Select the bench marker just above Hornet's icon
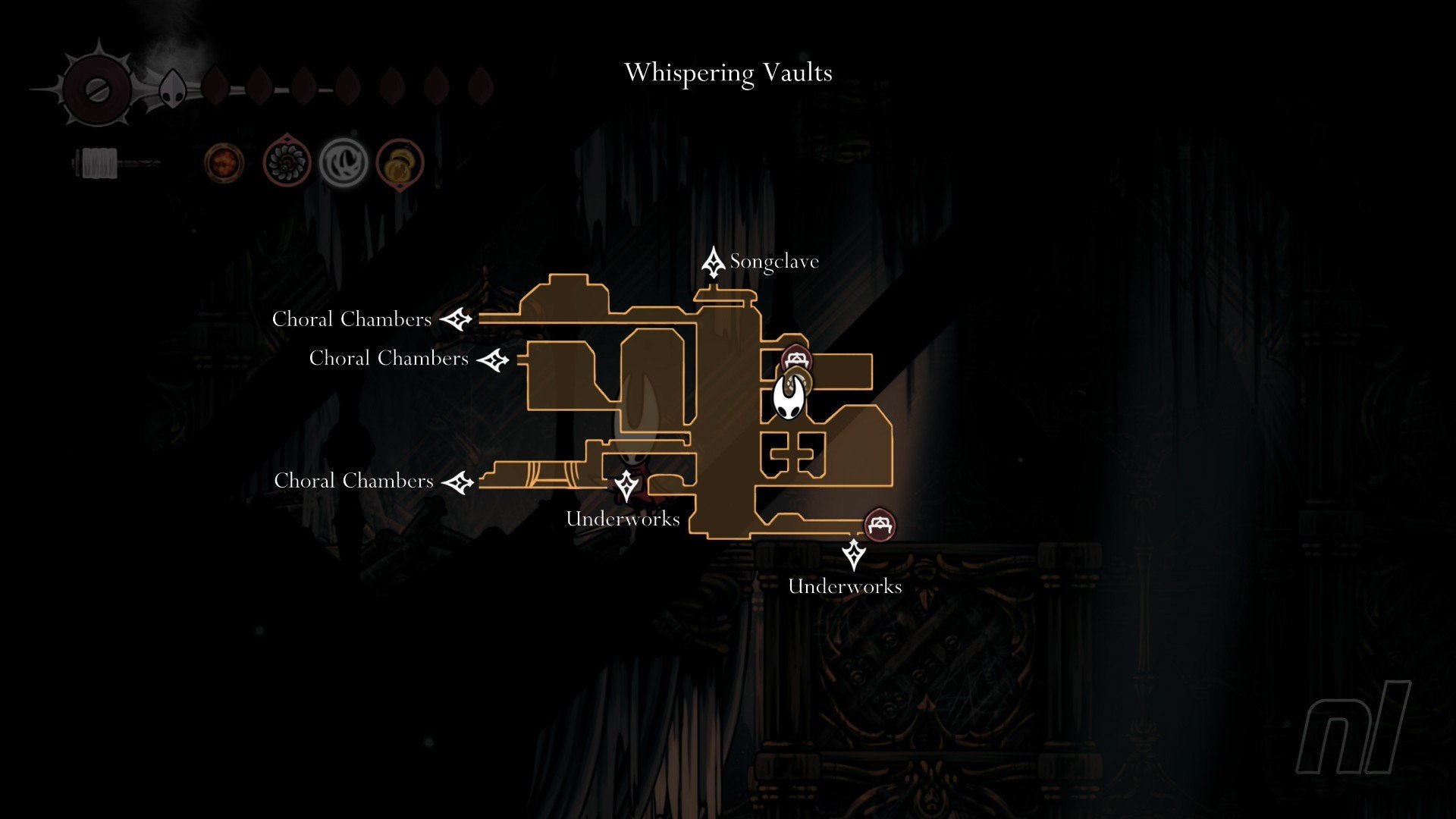This screenshot has width=1456, height=819. coord(795,356)
